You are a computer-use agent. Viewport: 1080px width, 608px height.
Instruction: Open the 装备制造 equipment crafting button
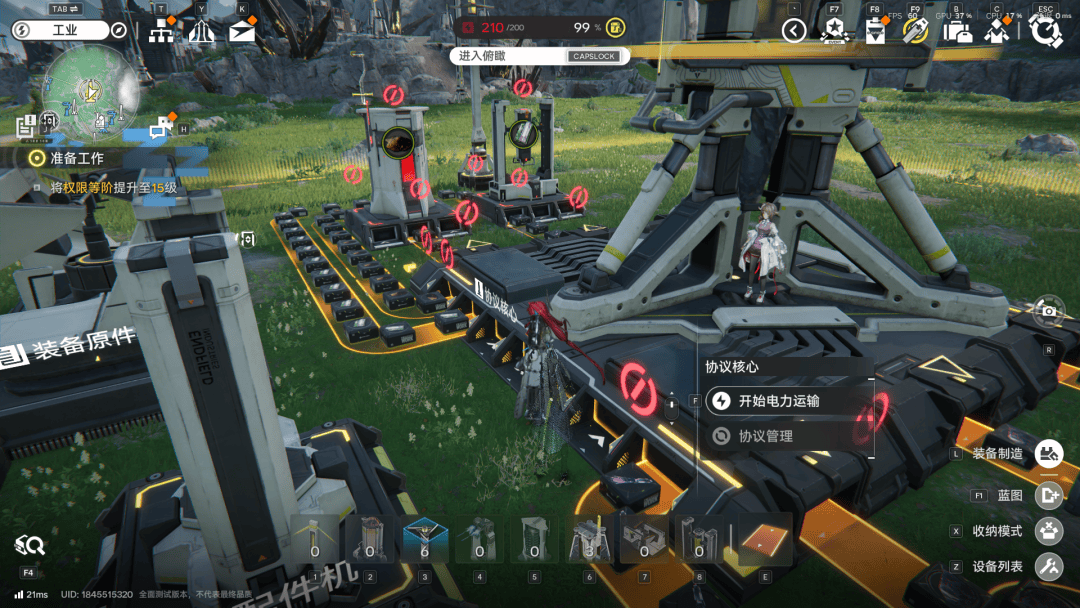coord(1048,454)
